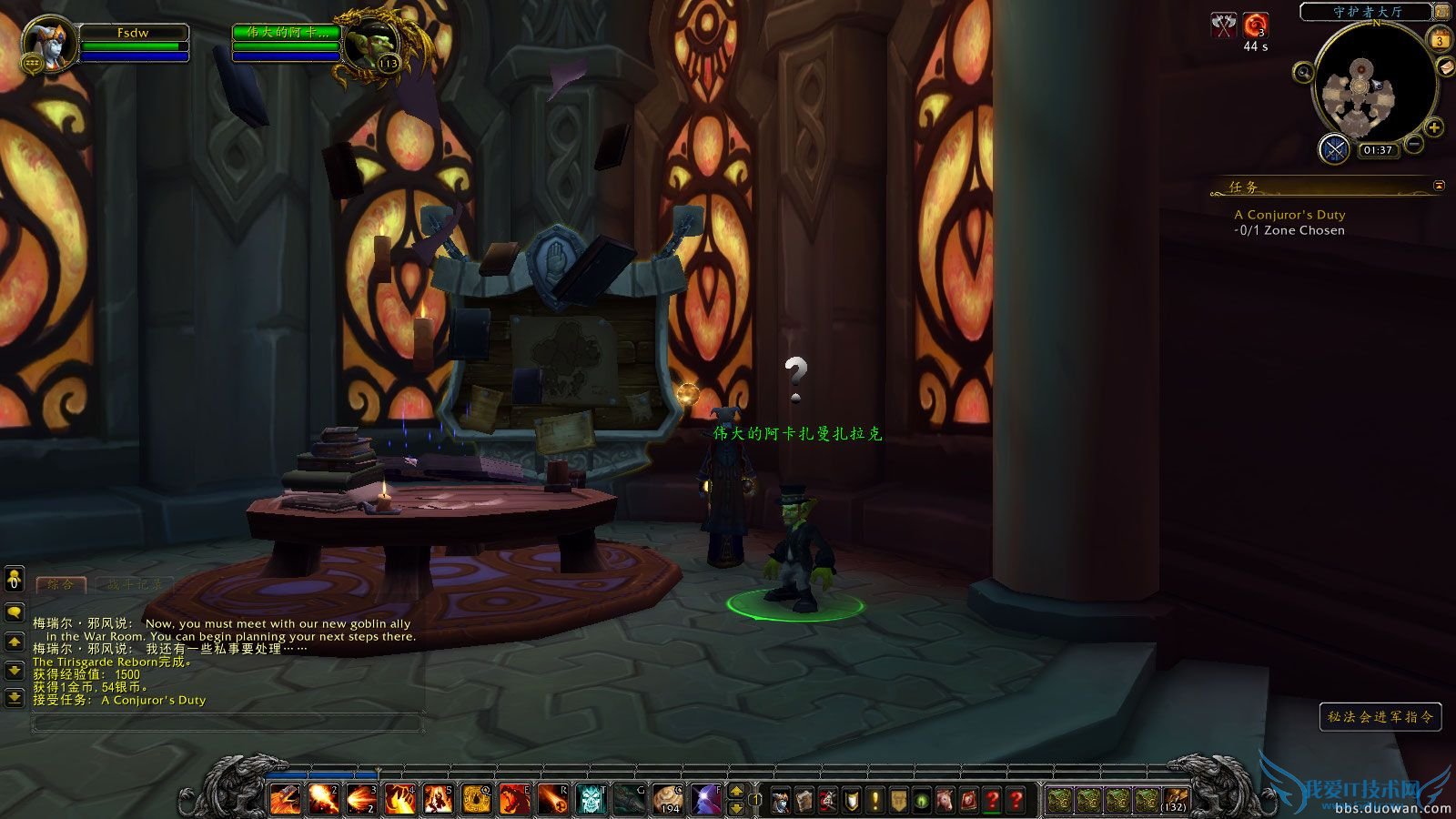Open the class hall report crossed-swords icon
1456x819 pixels.
1334,148
